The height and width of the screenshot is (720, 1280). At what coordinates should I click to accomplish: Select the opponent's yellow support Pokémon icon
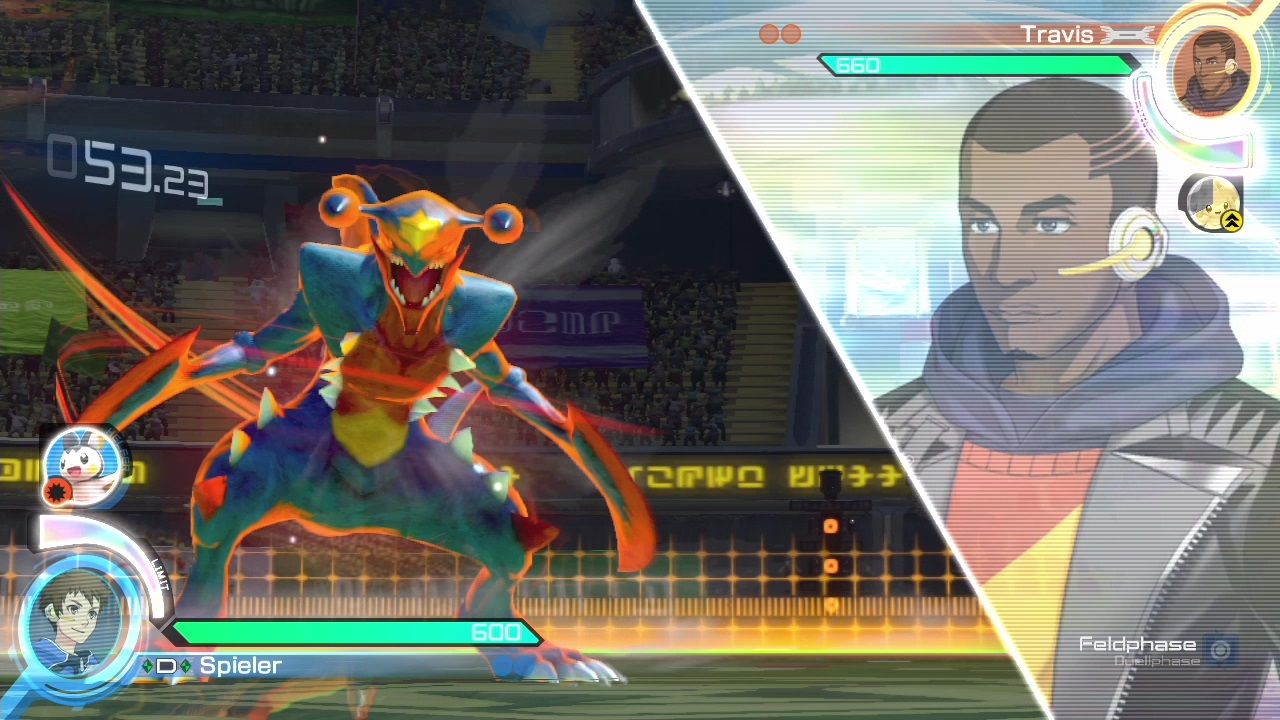(1211, 203)
